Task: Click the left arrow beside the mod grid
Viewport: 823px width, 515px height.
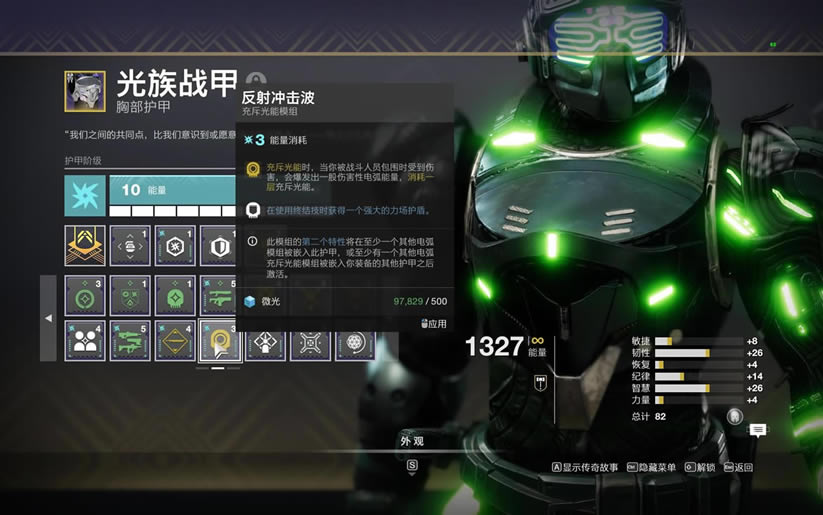Action: [x=48, y=318]
